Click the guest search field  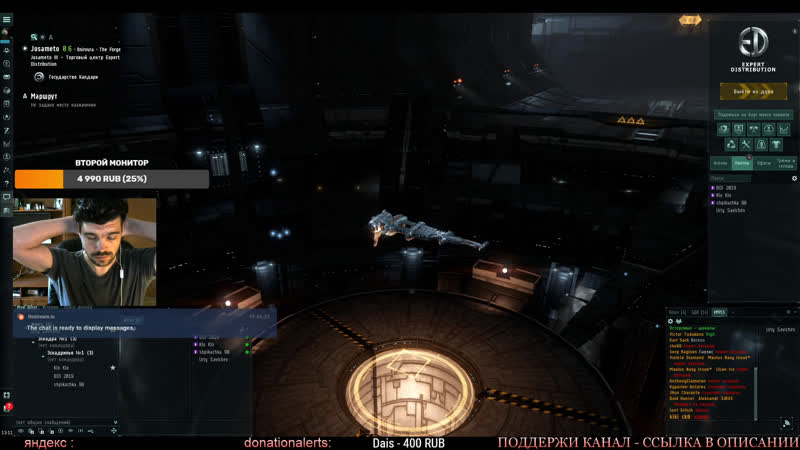(x=745, y=178)
